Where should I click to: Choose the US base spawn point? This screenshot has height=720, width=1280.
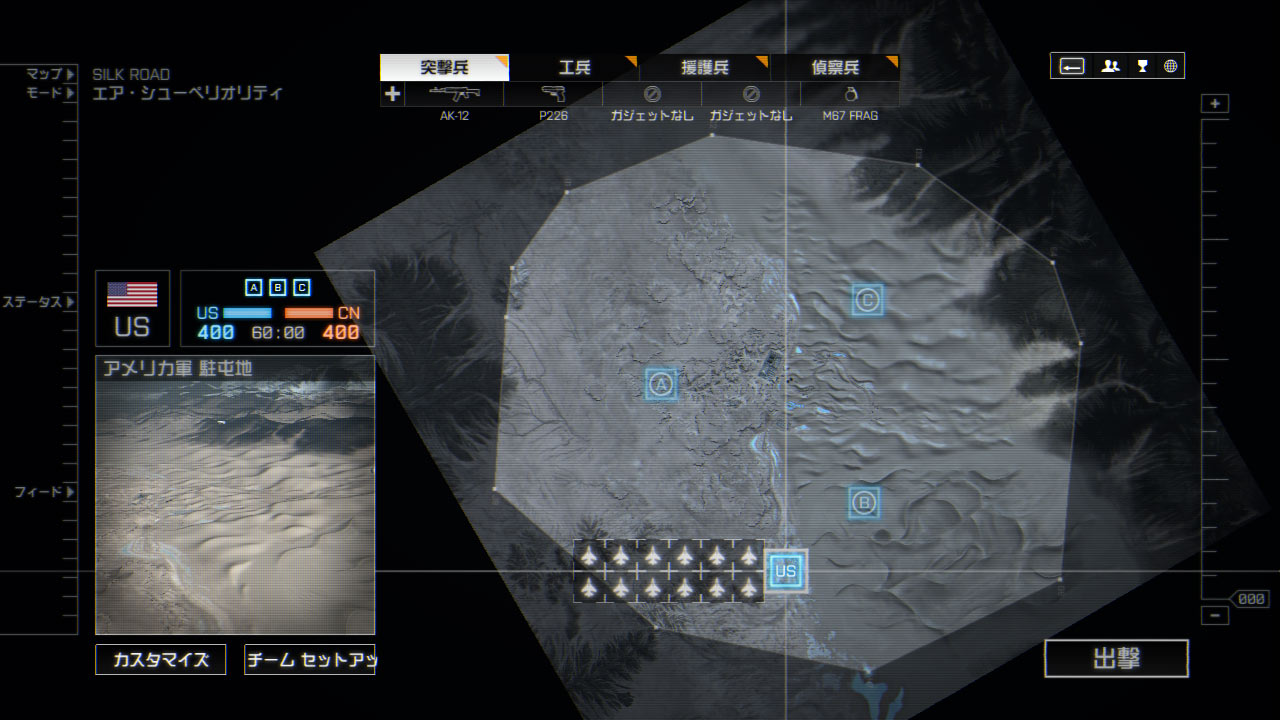pyautogui.click(x=786, y=571)
